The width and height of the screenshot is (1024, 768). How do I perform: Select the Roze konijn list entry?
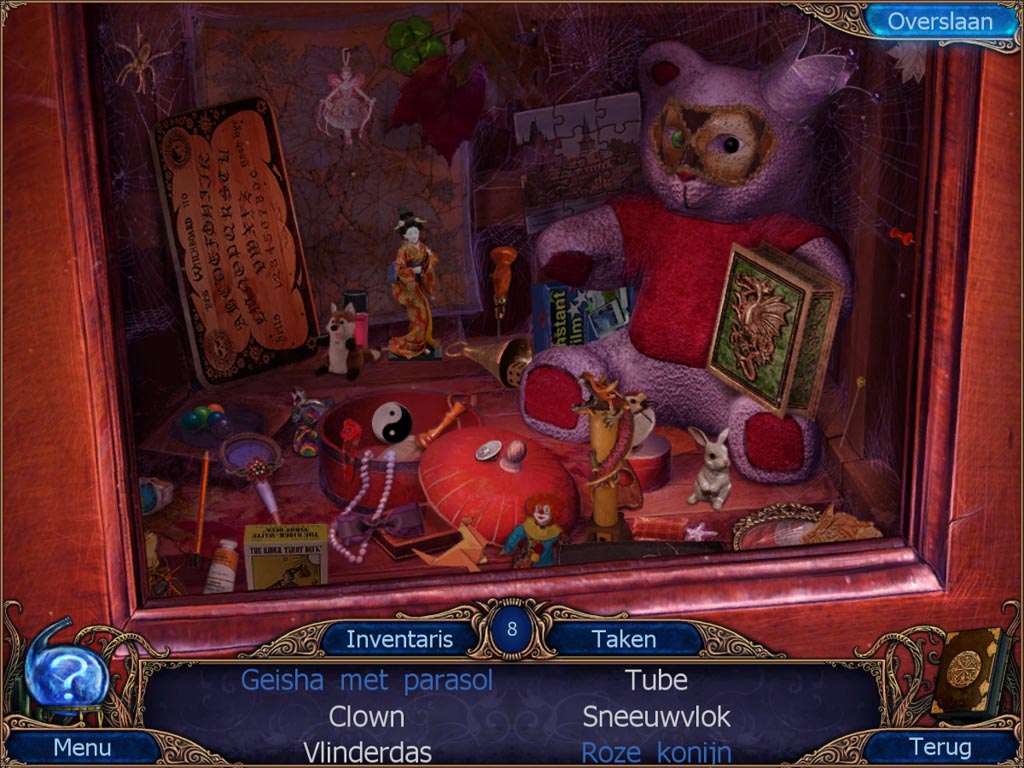click(x=656, y=751)
